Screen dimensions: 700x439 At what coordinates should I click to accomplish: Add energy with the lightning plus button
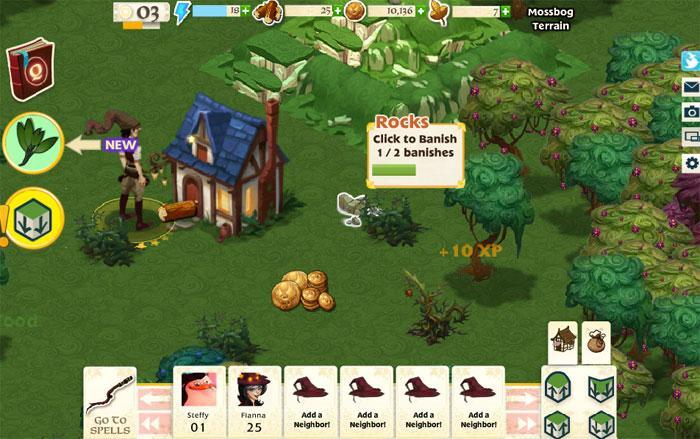point(245,11)
